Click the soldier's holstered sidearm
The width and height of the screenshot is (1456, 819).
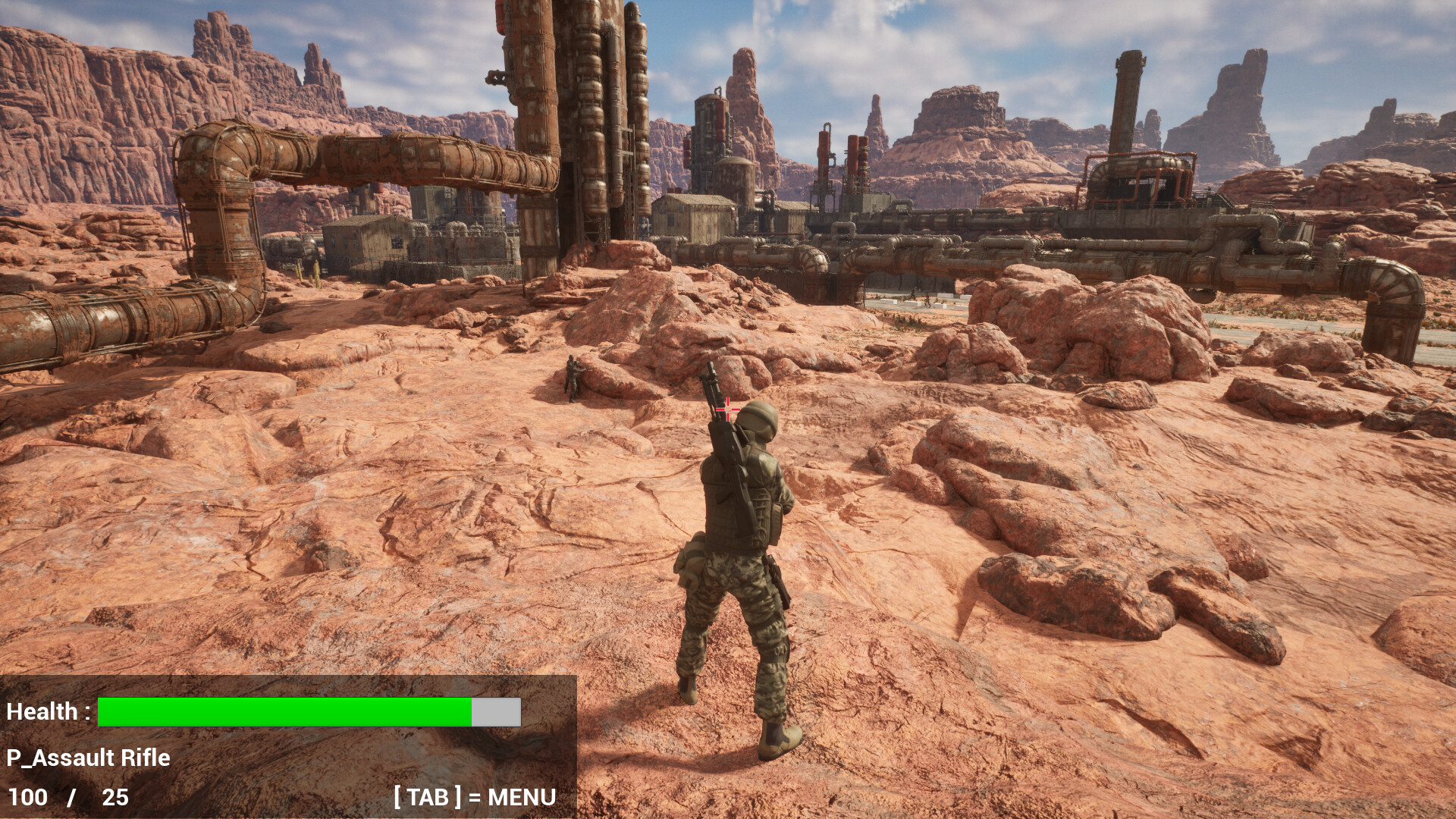pos(775,578)
